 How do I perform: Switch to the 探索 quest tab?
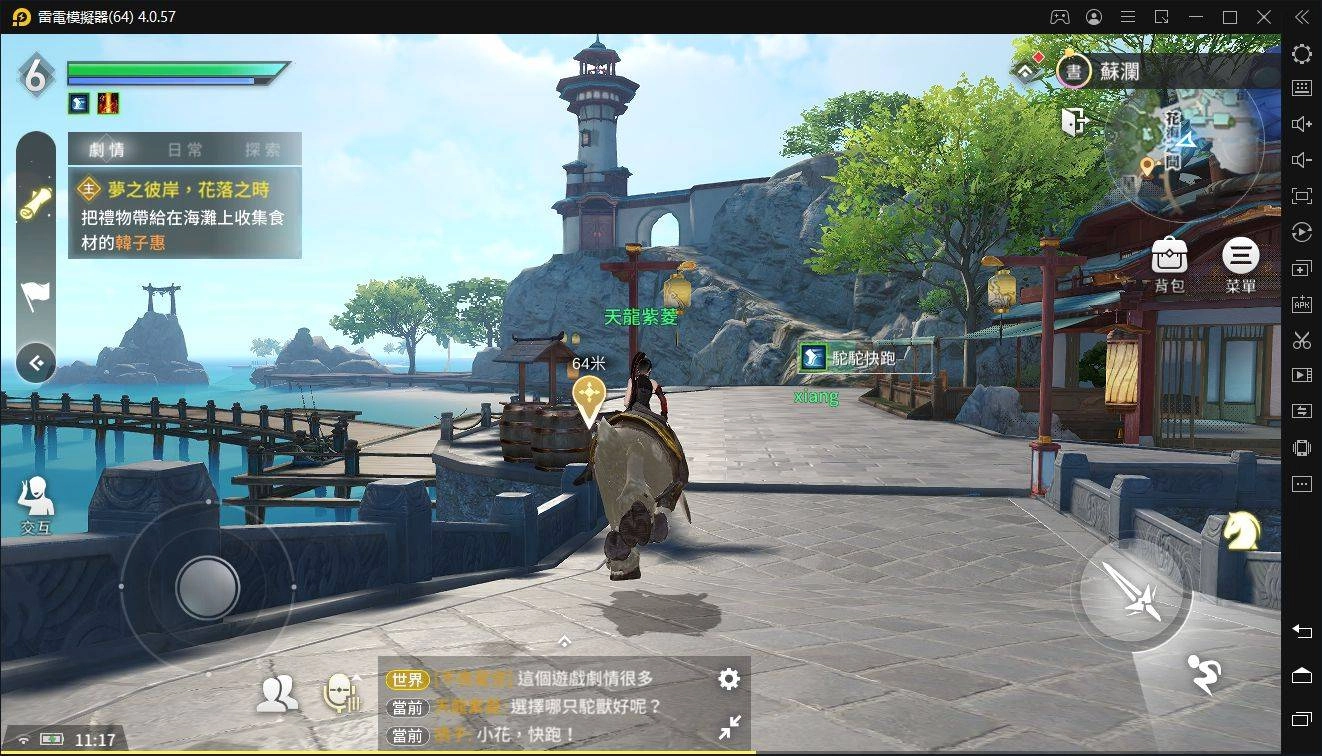pos(263,150)
